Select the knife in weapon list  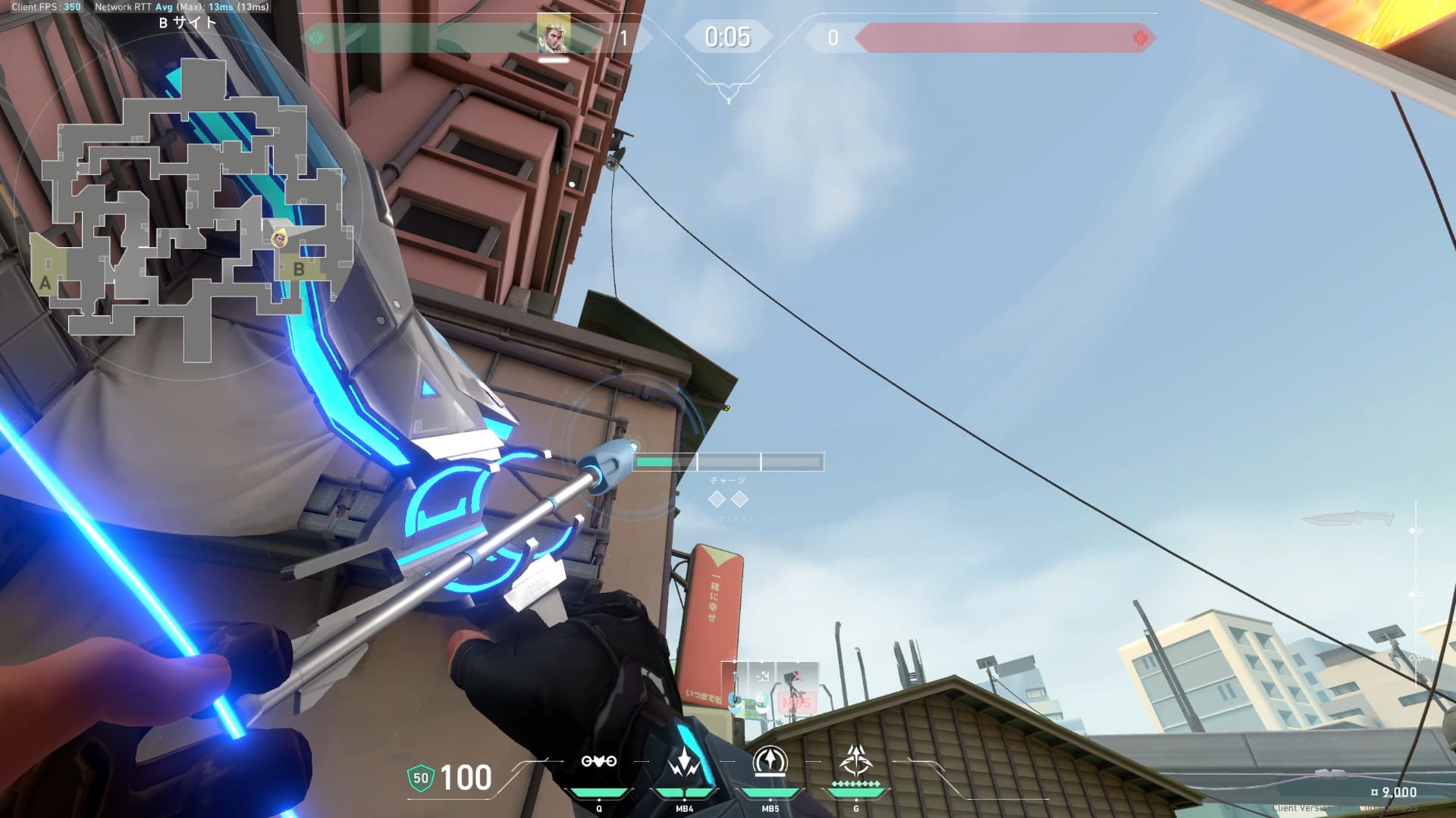coord(1348,519)
